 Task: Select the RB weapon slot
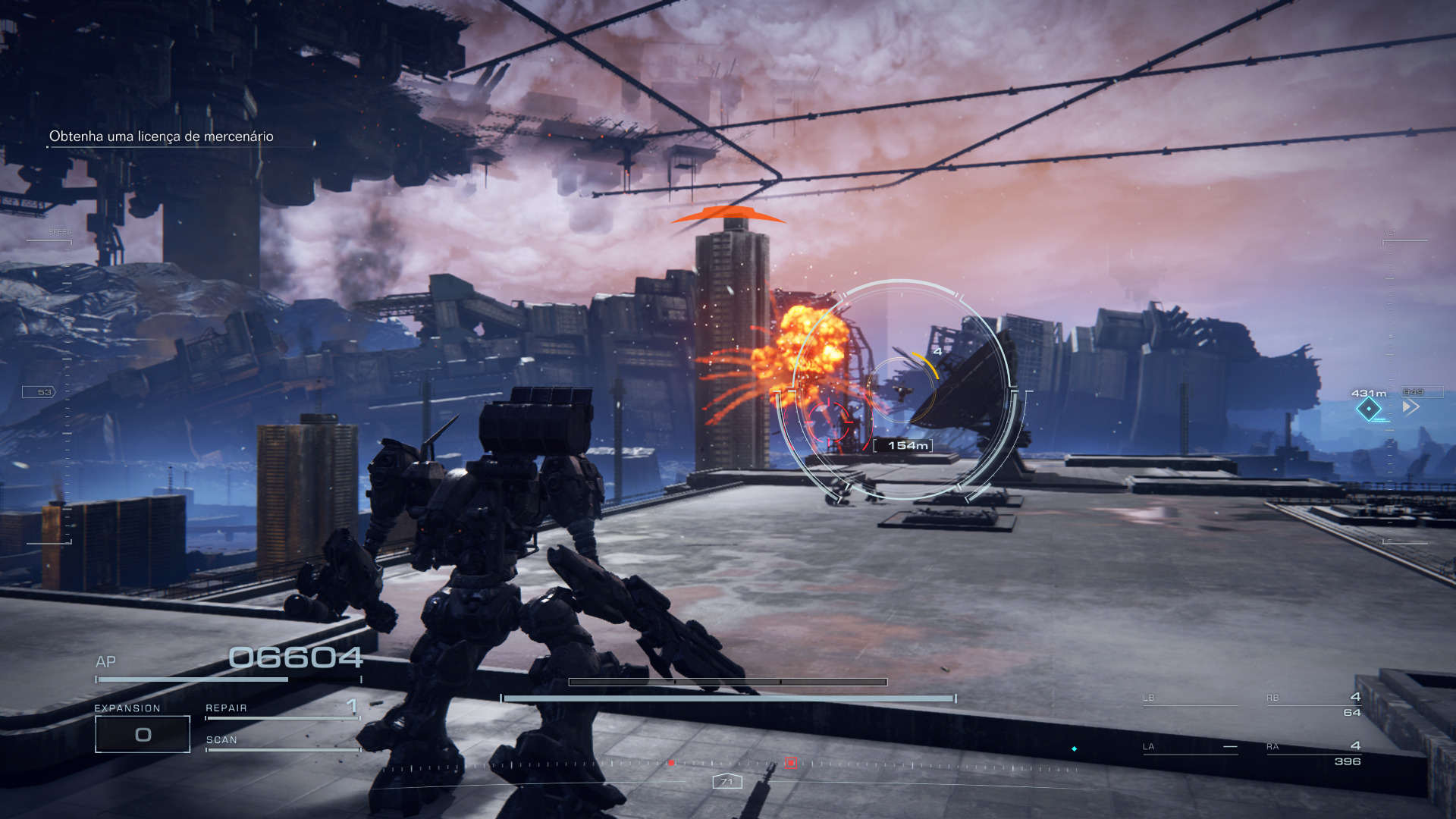pos(1313,704)
